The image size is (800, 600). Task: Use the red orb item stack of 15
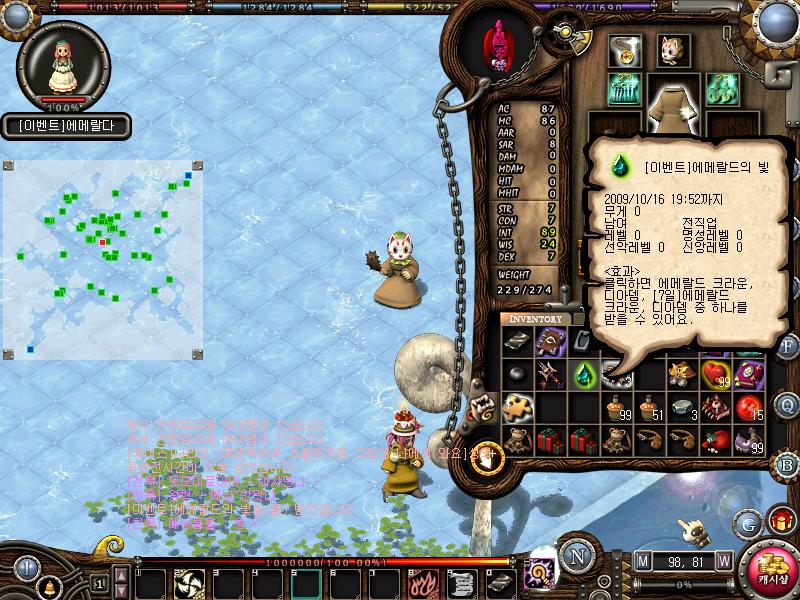pyautogui.click(x=748, y=407)
